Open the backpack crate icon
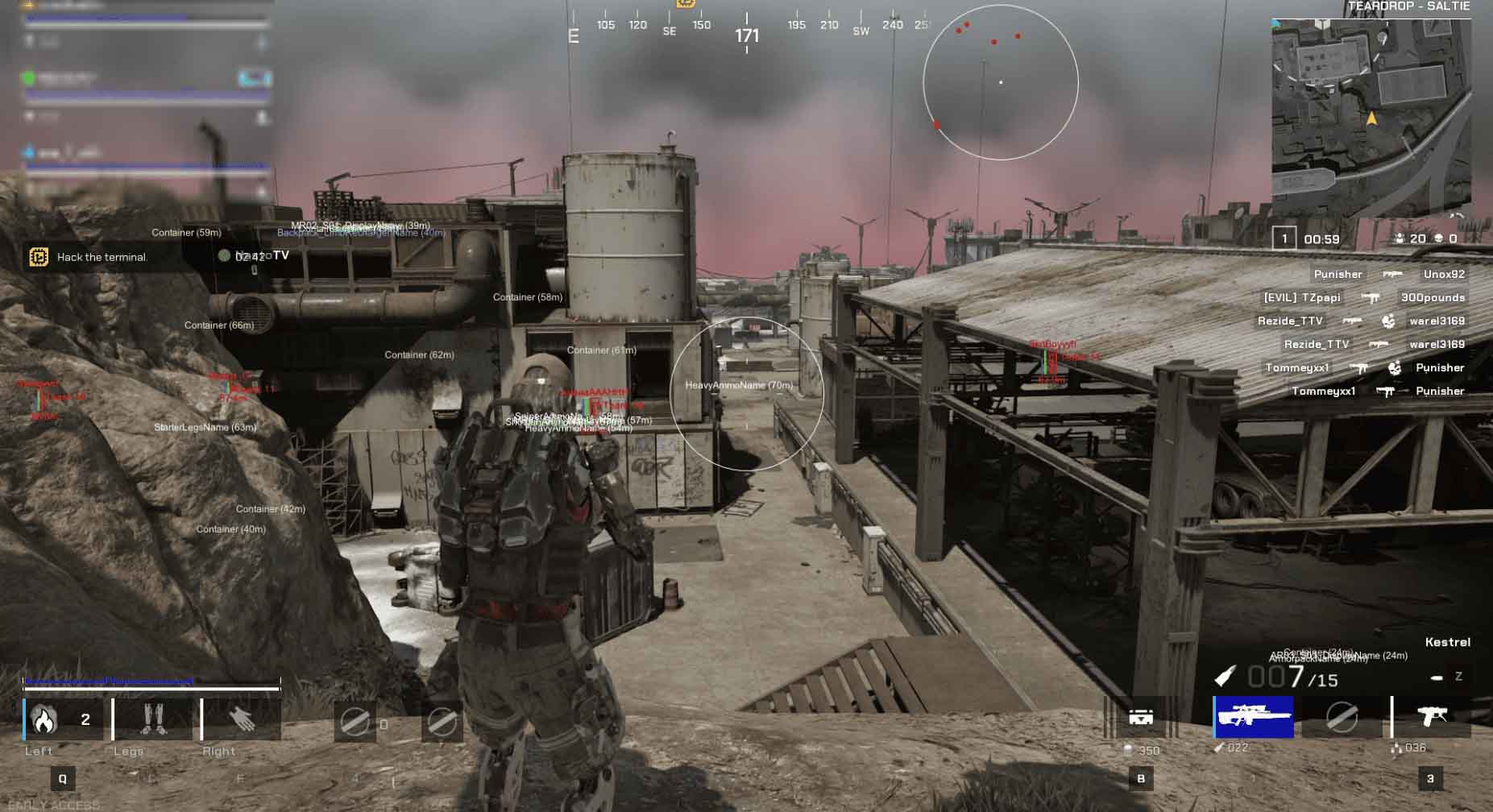Viewport: 1493px width, 812px height. [x=1140, y=716]
